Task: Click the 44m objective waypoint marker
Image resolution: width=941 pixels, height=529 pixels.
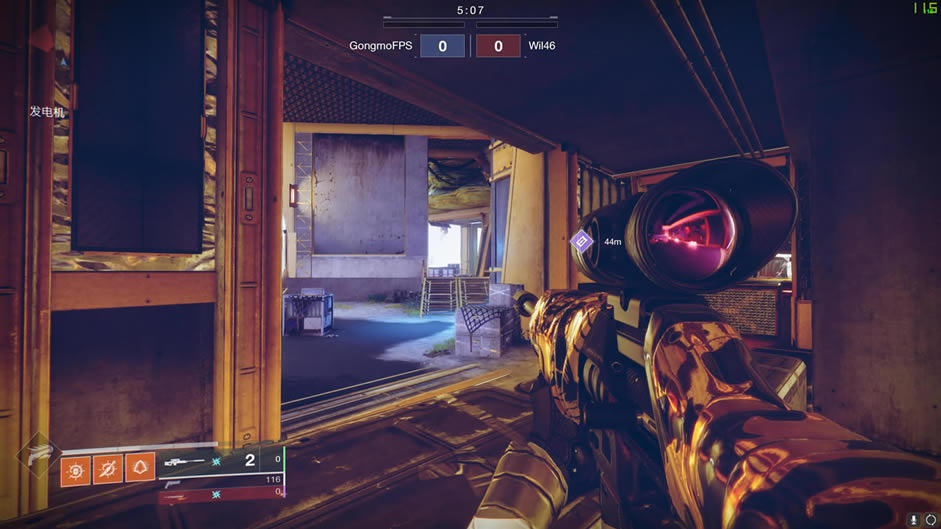Action: coord(582,241)
